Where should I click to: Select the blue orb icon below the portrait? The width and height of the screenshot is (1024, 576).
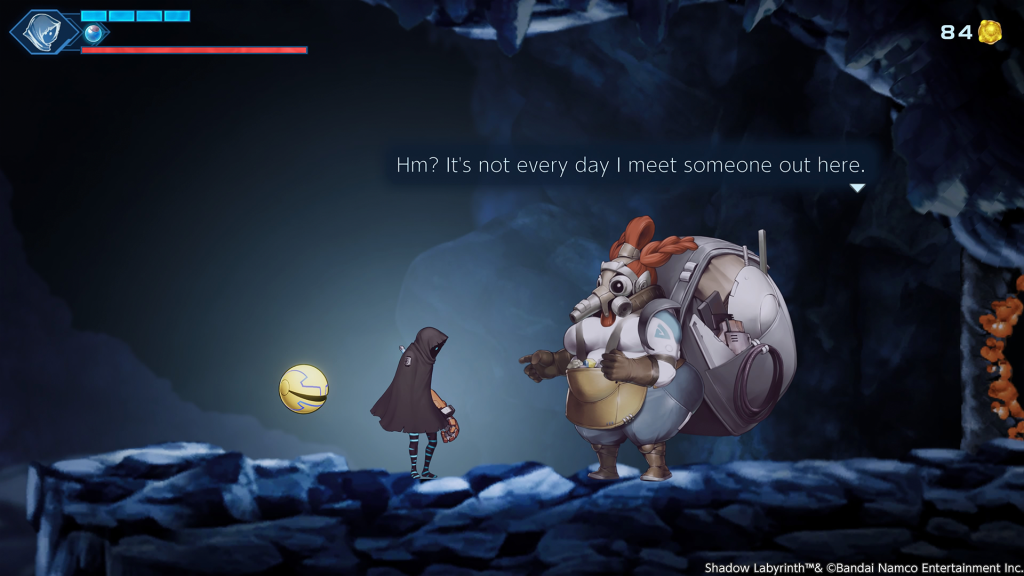94,34
